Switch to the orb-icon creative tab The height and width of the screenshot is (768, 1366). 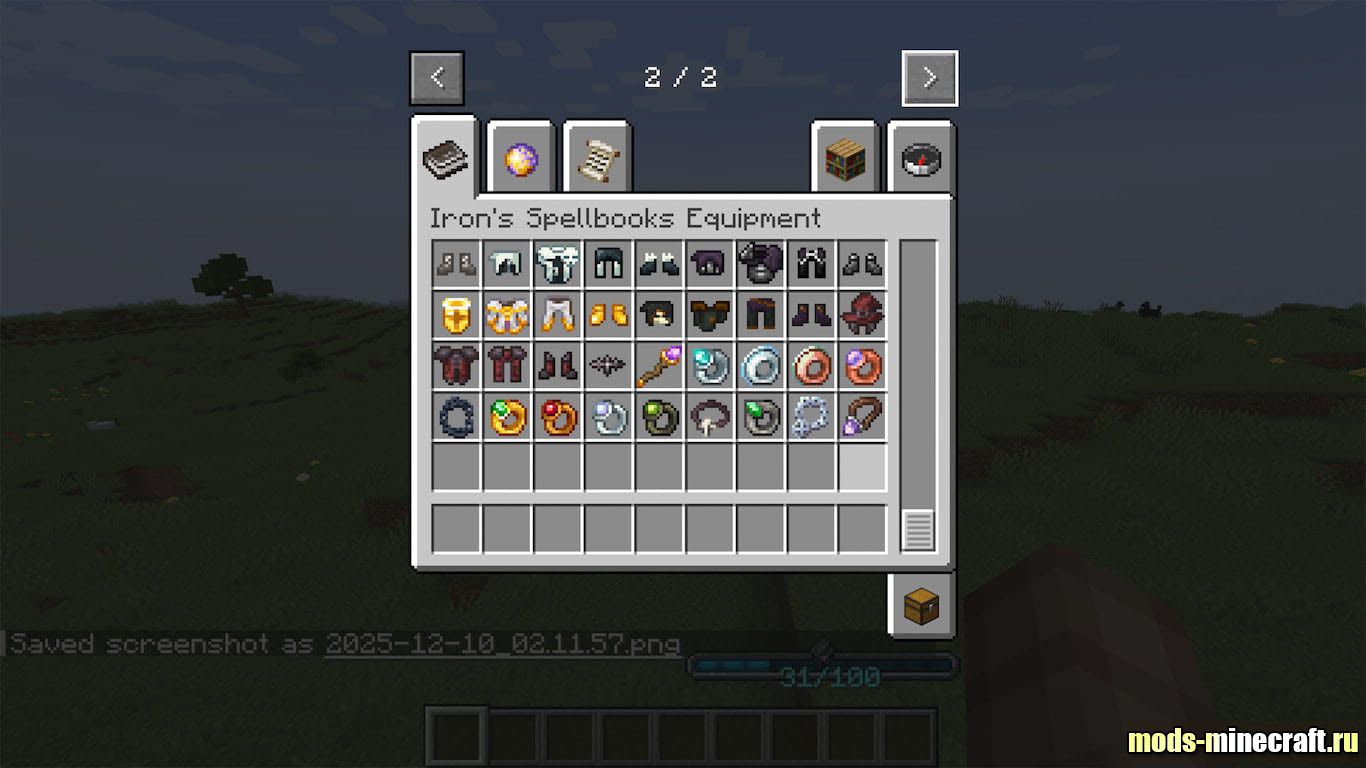tap(521, 158)
